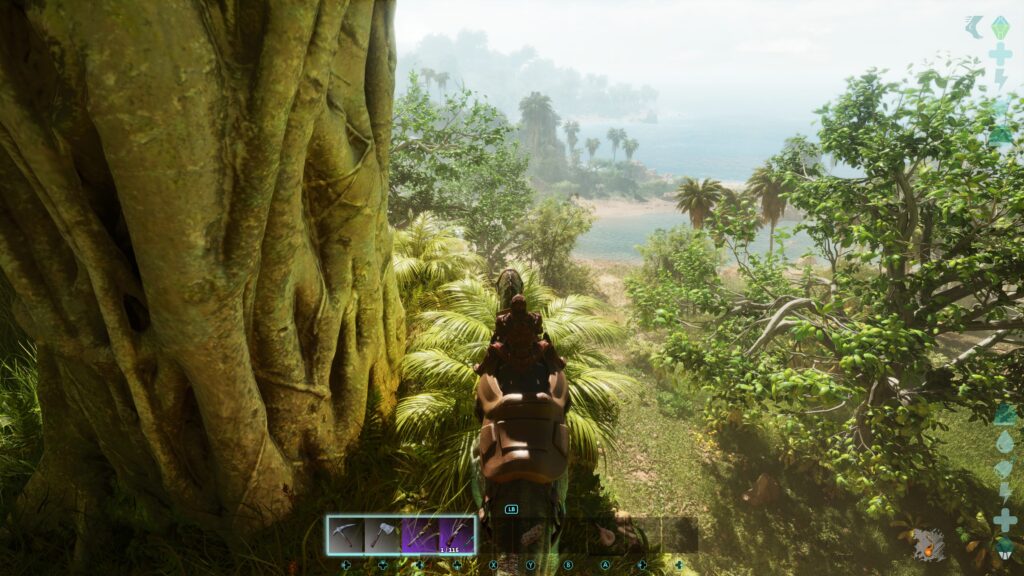Select the pickaxe hotbar slot
The width and height of the screenshot is (1024, 576).
(x=345, y=534)
